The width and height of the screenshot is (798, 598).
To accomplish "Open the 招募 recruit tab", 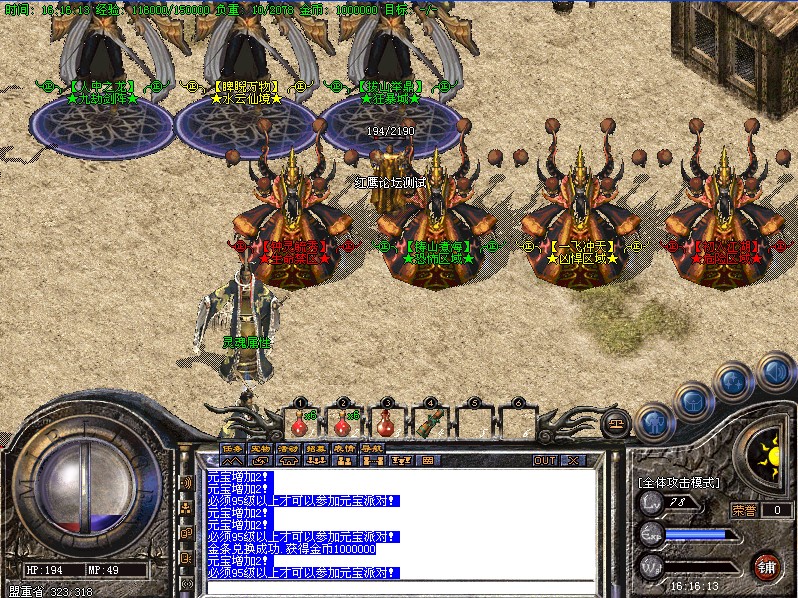I will tap(316, 448).
